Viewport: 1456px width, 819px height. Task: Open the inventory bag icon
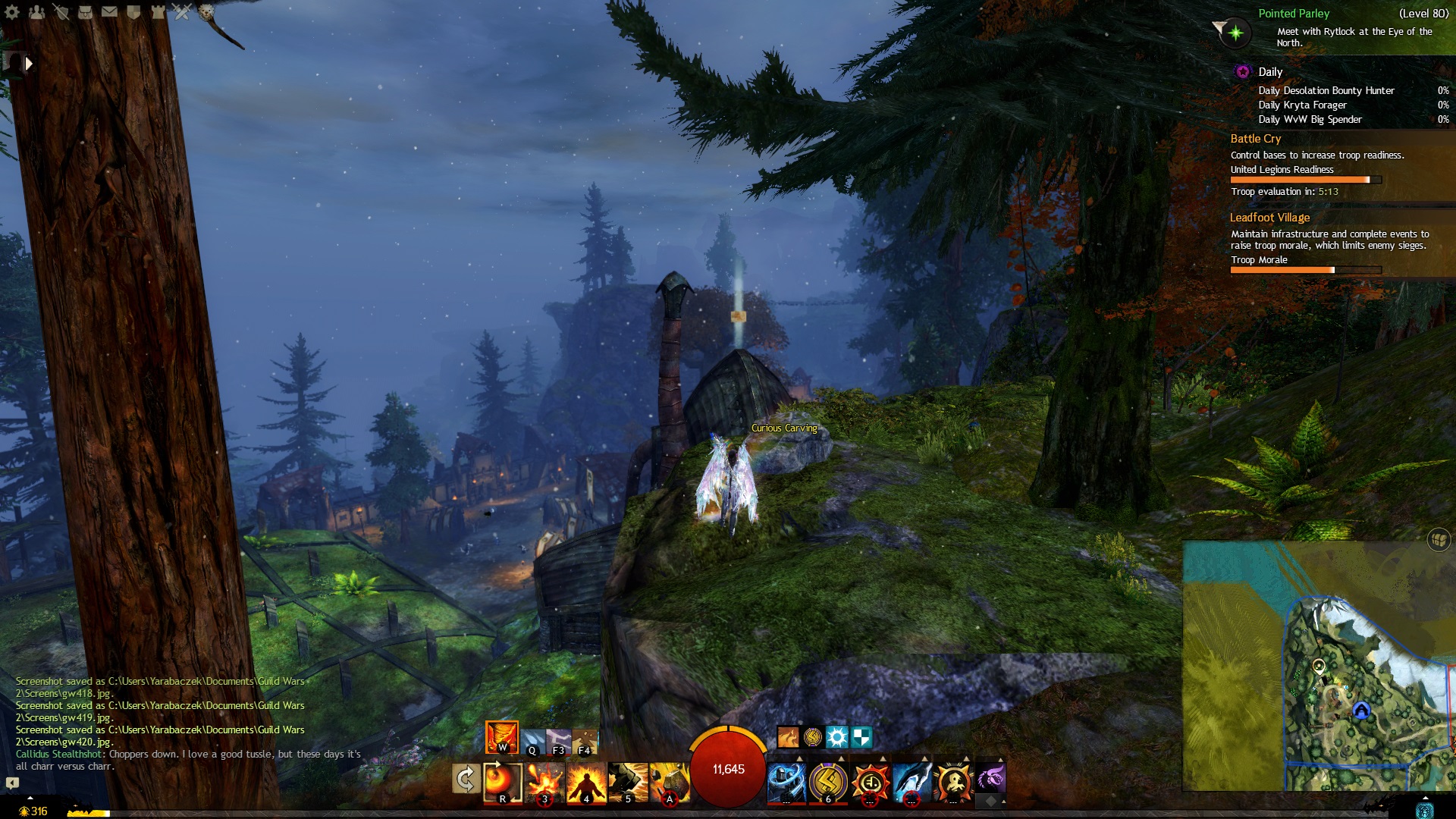click(85, 12)
